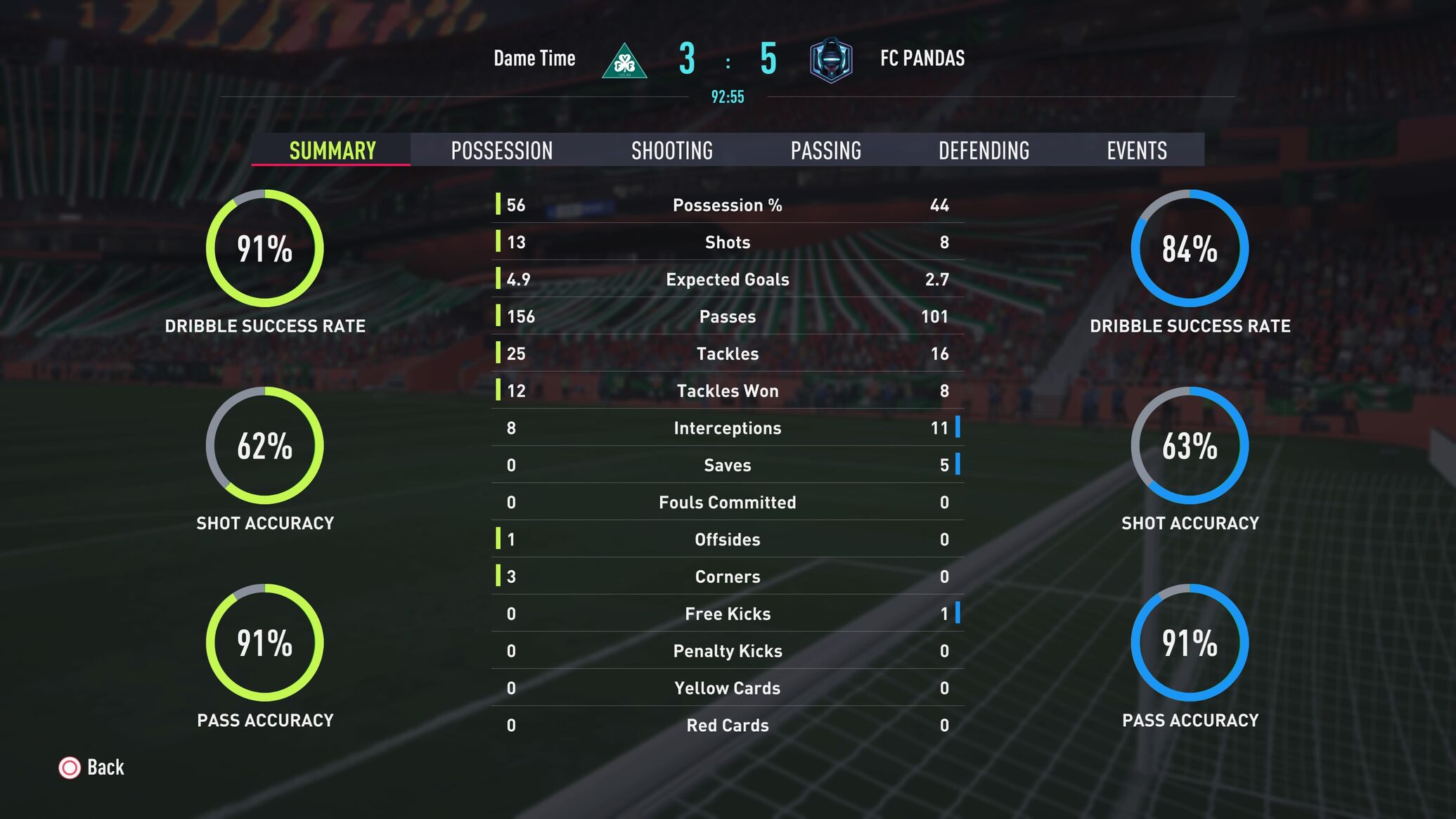
Task: Show the Defending tab
Action: 984,150
